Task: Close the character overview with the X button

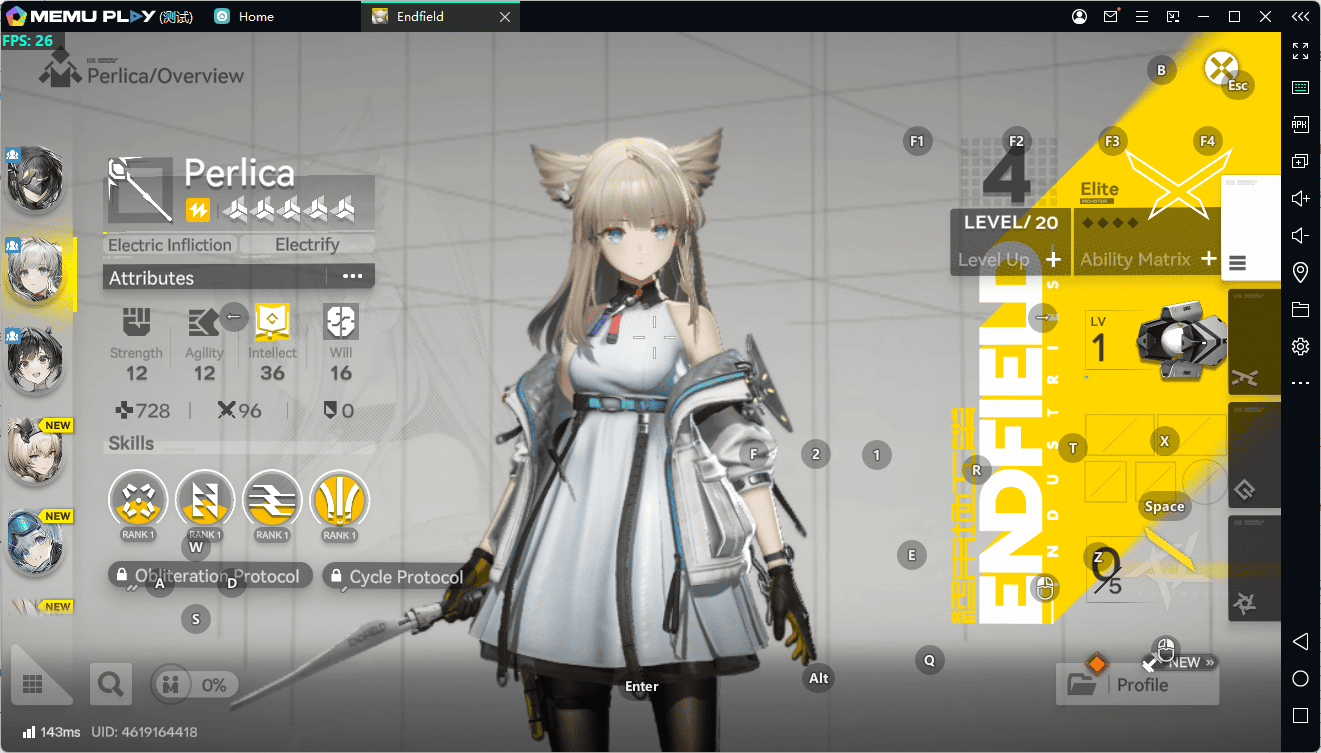Action: [x=1220, y=69]
